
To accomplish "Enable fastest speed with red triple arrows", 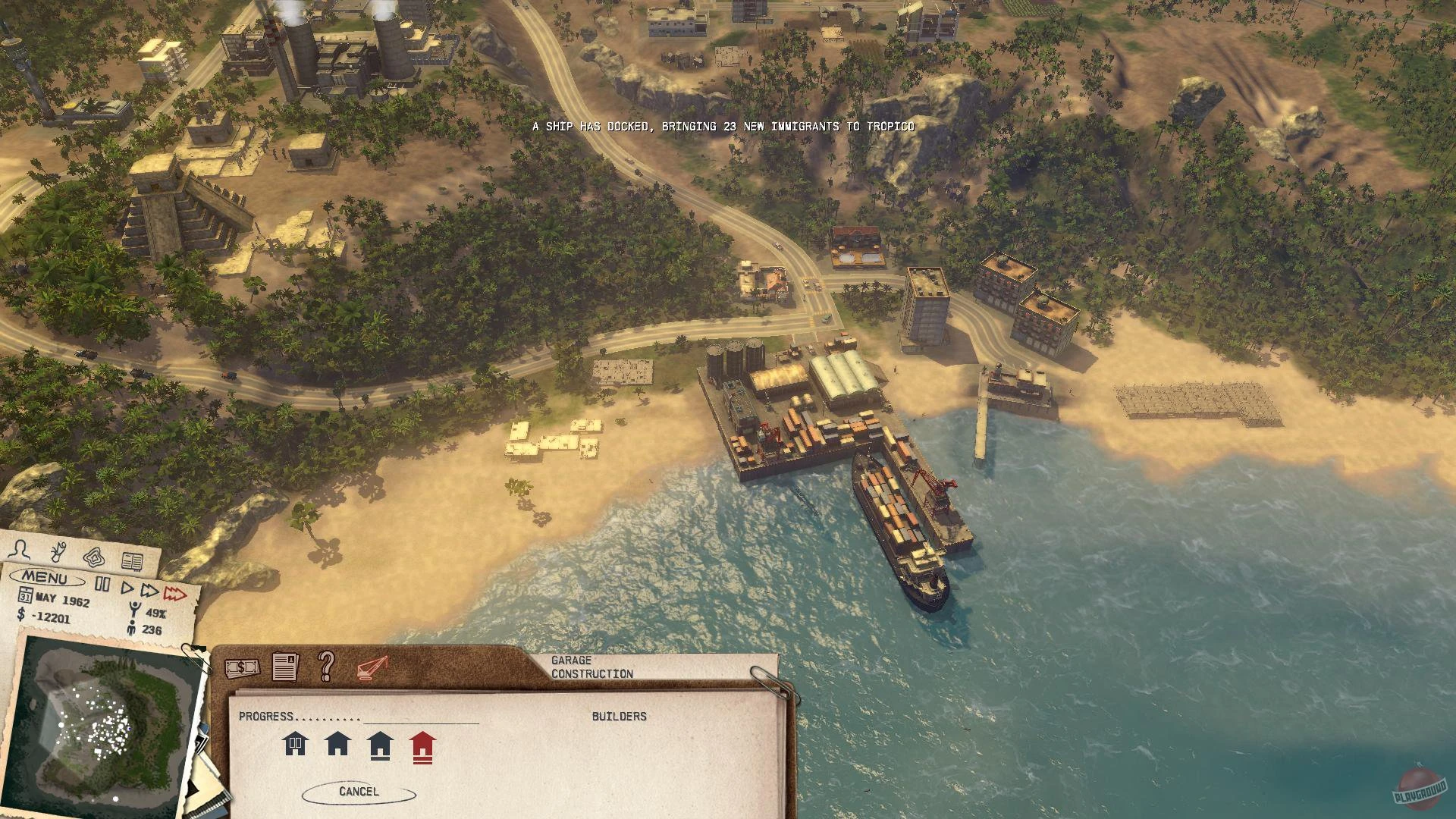I will 175,594.
